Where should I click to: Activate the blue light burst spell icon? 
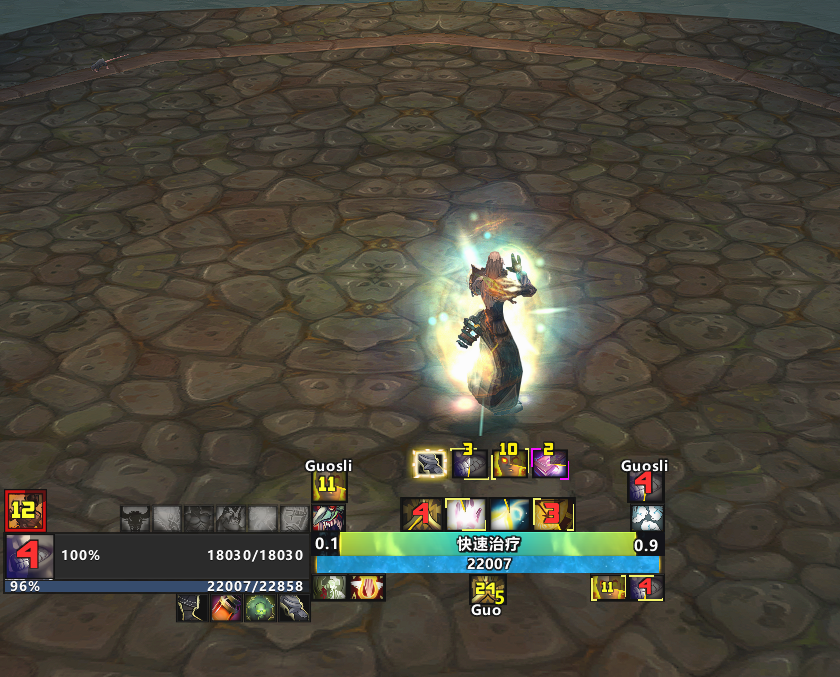point(509,514)
